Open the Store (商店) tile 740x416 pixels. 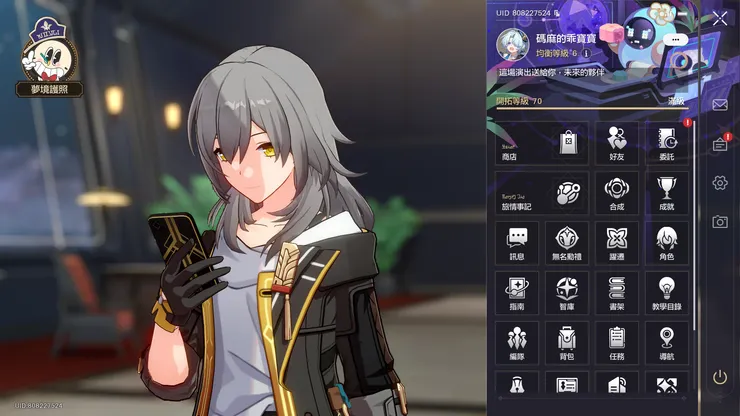pyautogui.click(x=541, y=143)
